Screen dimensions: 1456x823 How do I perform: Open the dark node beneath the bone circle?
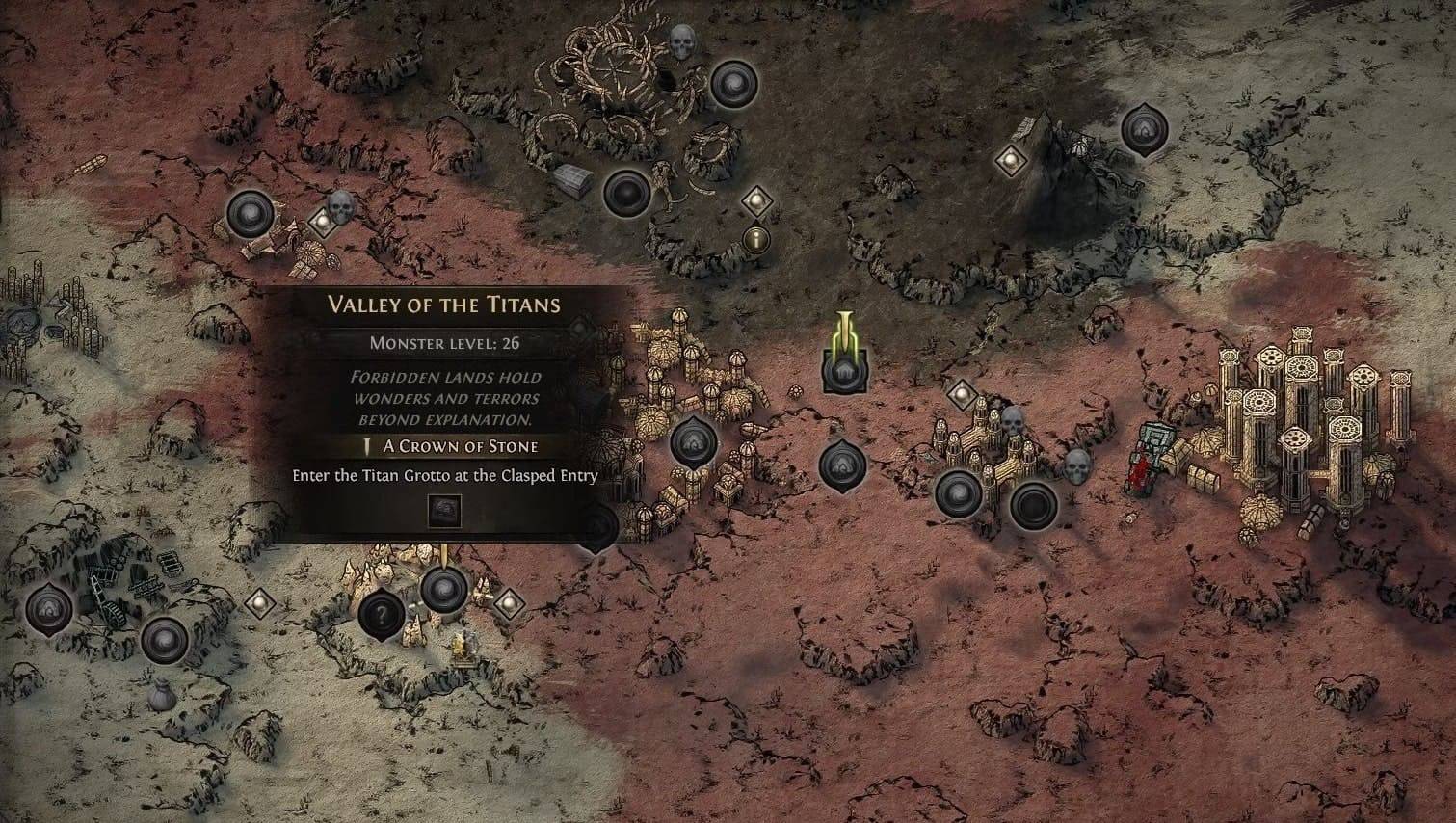pos(627,193)
